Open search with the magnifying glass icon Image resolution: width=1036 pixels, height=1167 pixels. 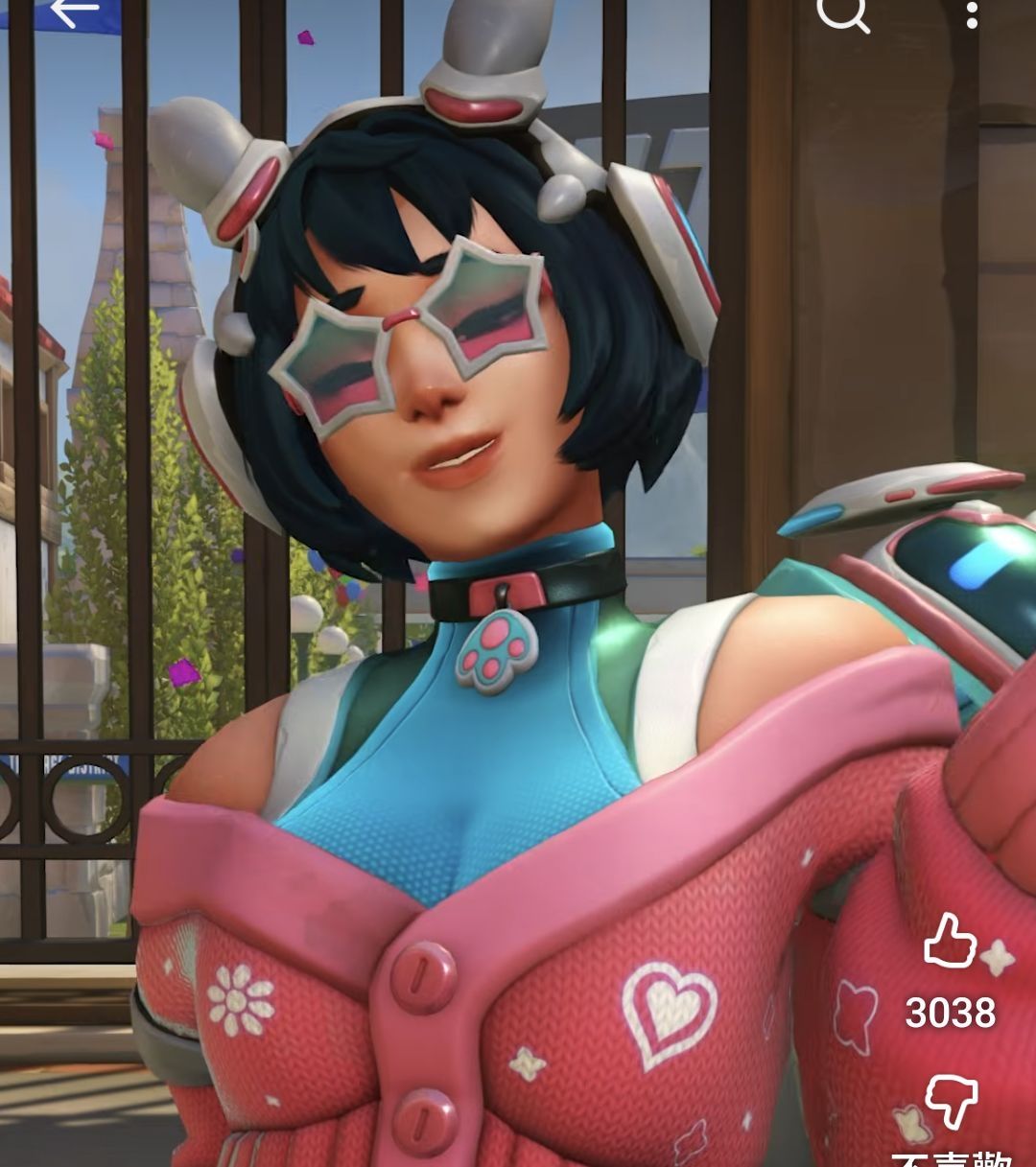[x=843, y=13]
